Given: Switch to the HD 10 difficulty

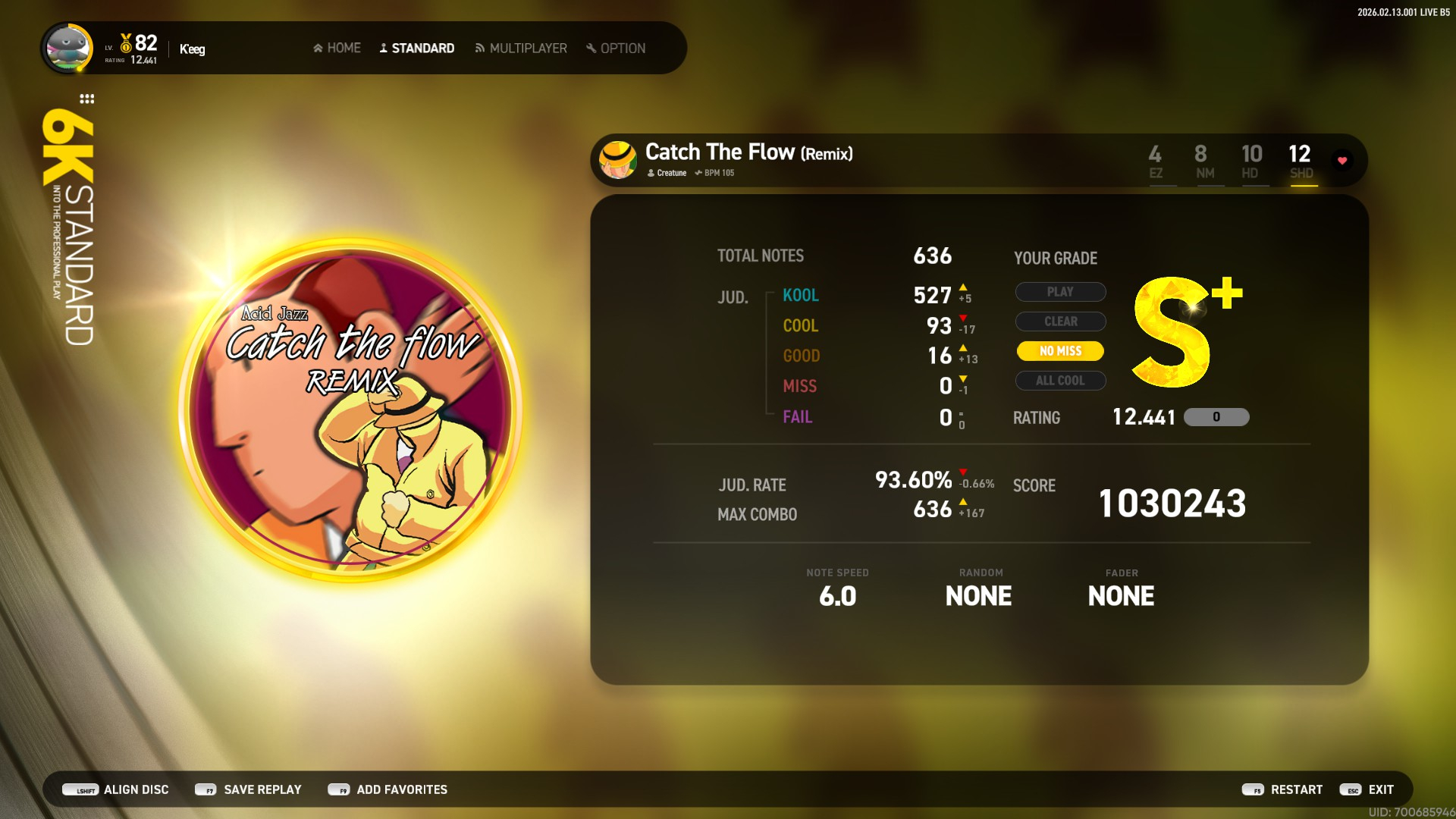Looking at the screenshot, I should tap(1251, 162).
